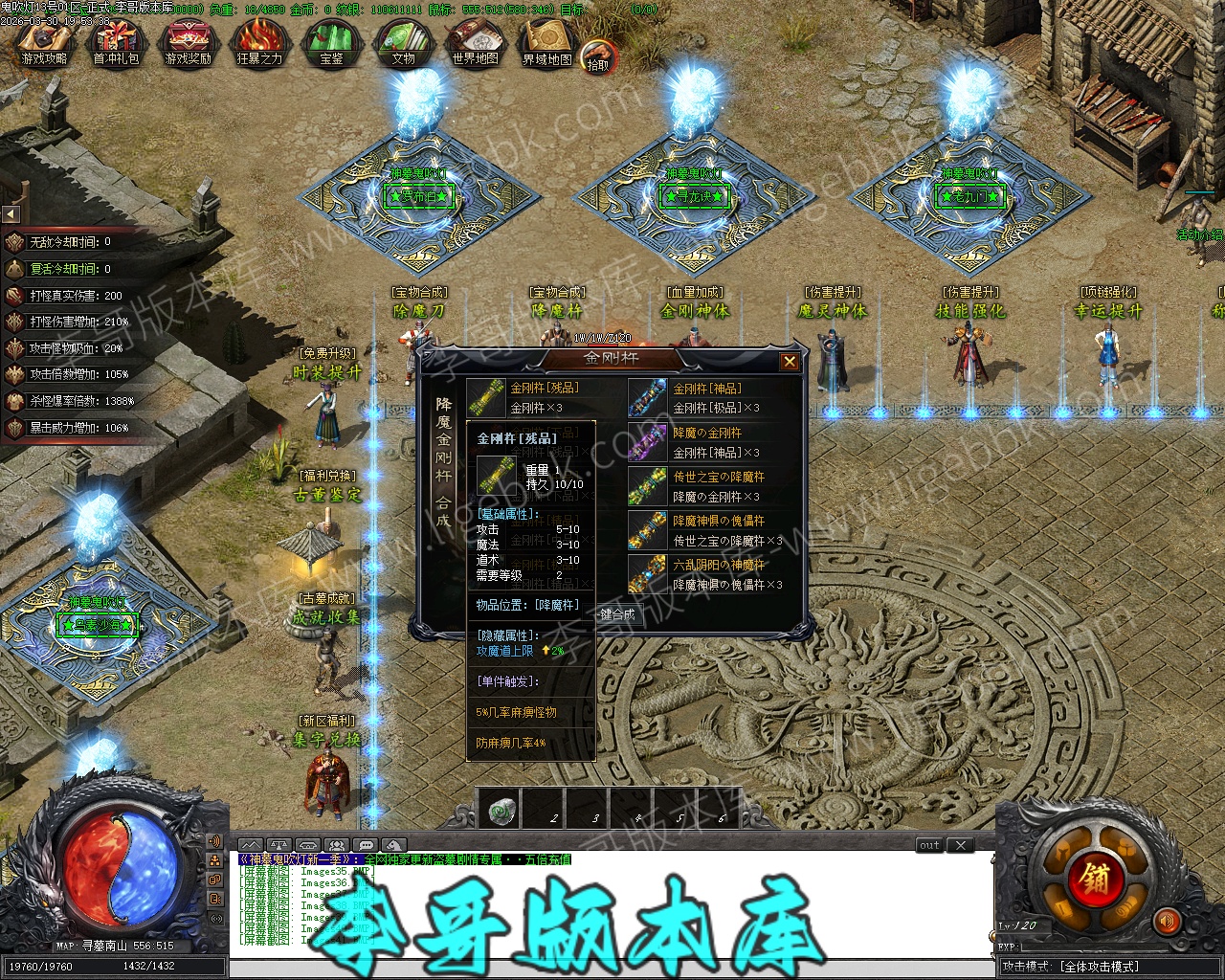Open the 界域地图 realm map
This screenshot has width=1225, height=980.
[x=546, y=44]
